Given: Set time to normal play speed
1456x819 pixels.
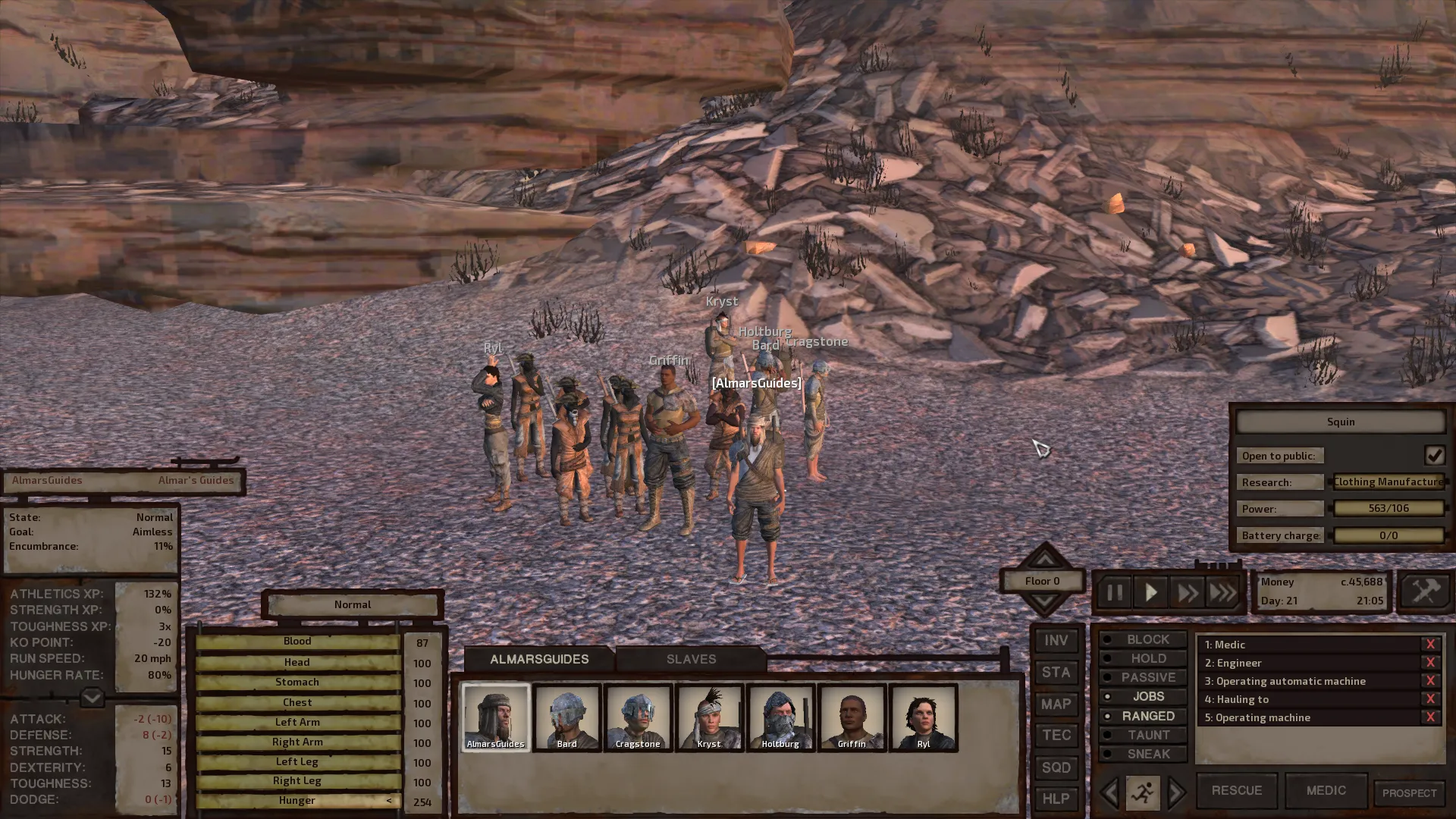Looking at the screenshot, I should coord(1150,592).
